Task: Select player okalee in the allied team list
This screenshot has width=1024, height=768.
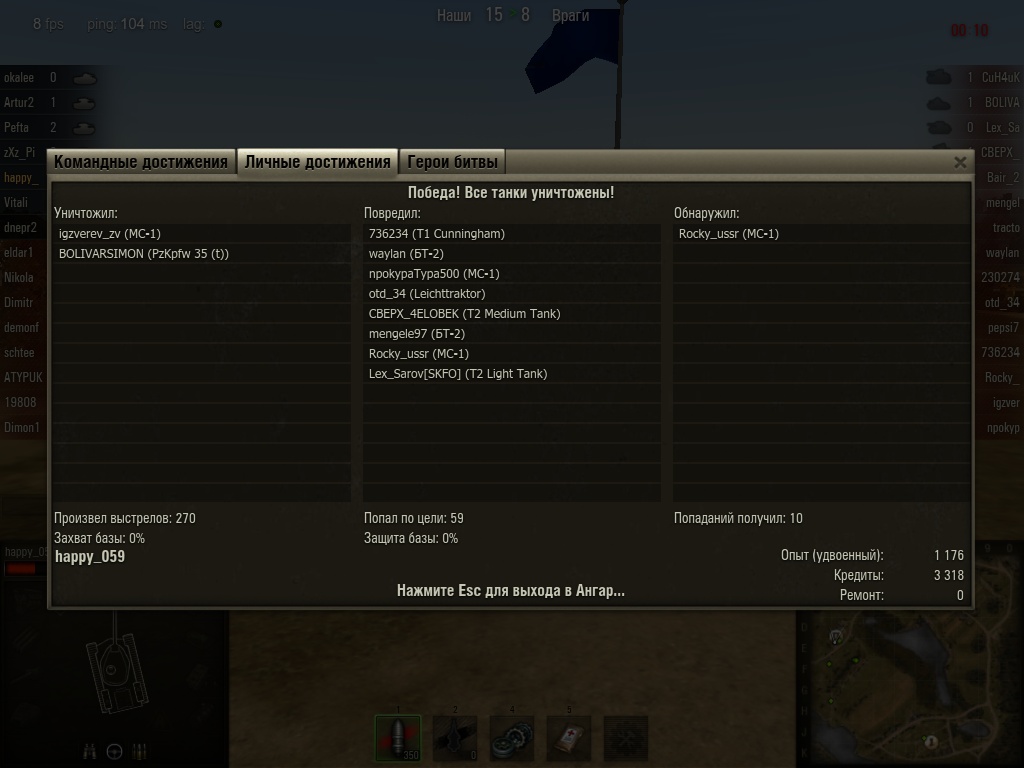Action: (19, 77)
